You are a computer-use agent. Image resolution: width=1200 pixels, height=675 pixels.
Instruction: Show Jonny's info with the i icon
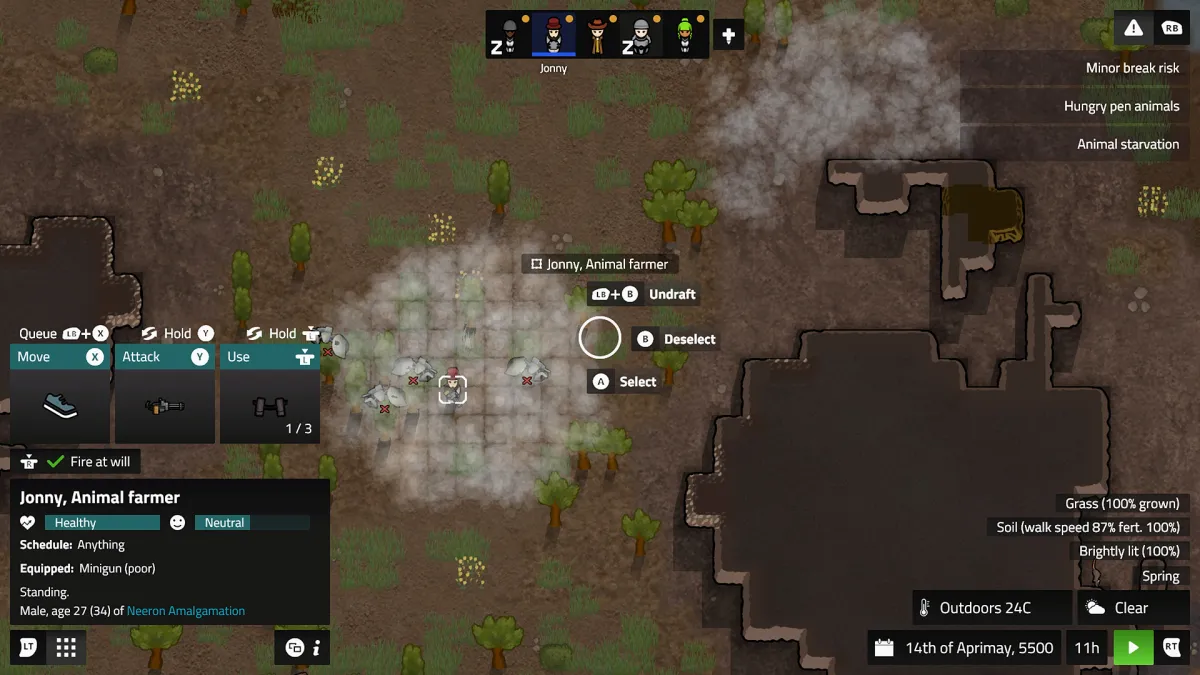[x=316, y=648]
